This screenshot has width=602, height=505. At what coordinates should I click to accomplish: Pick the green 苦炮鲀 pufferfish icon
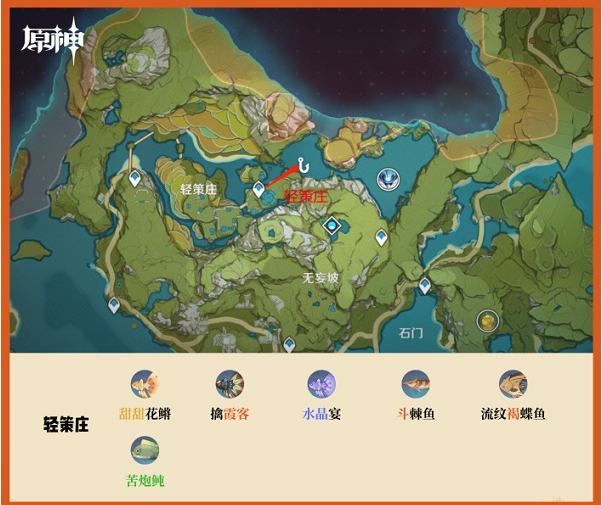tap(145, 451)
